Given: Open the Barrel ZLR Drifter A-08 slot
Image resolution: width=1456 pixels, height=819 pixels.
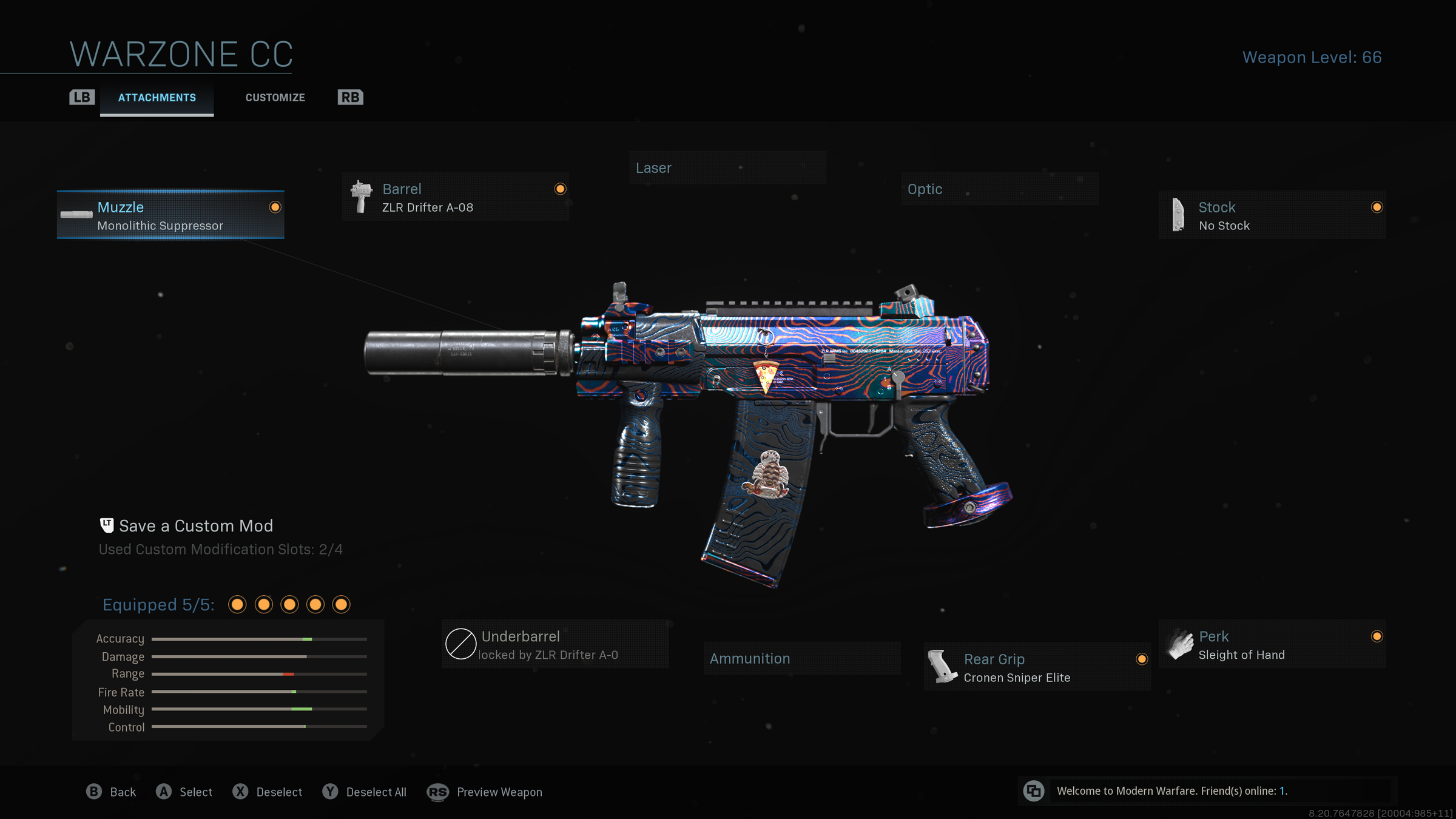Looking at the screenshot, I should 456,197.
